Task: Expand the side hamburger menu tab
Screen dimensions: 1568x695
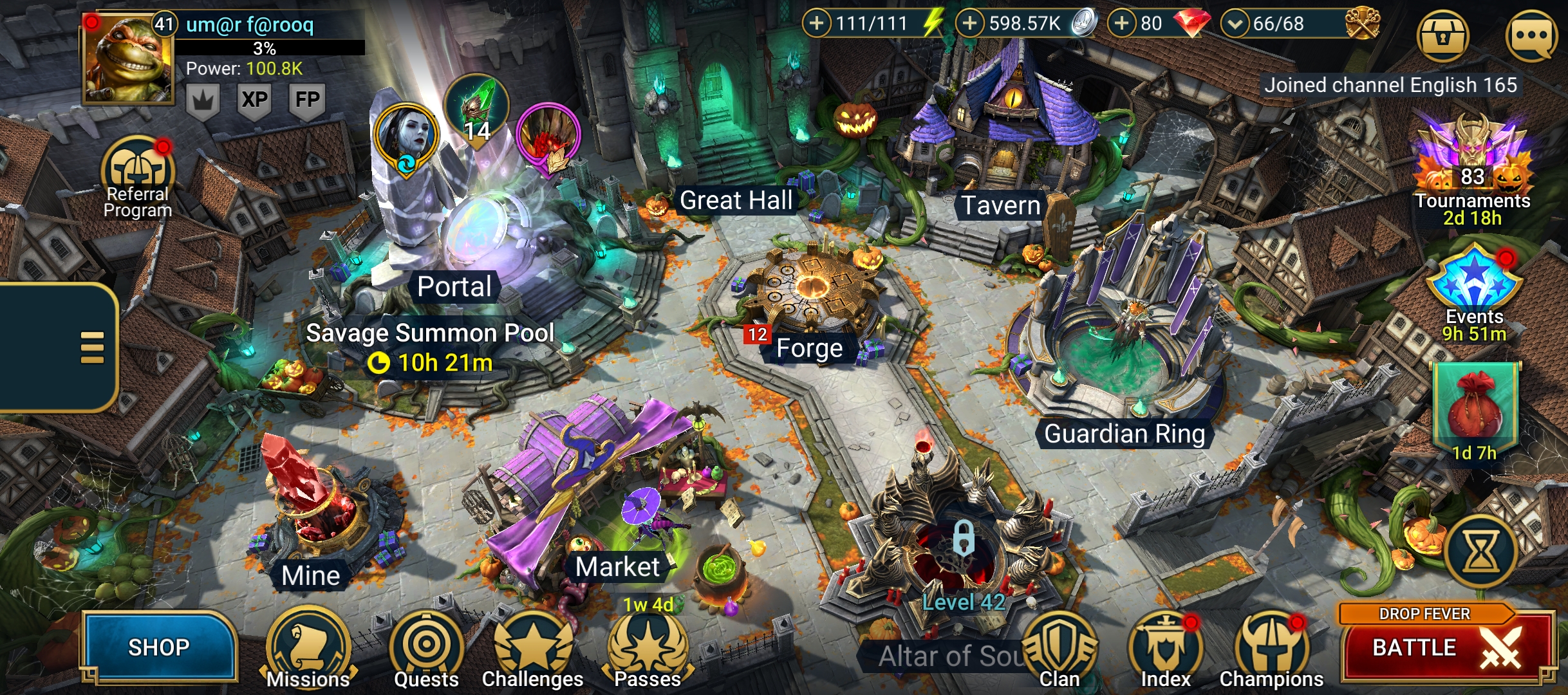Action: point(91,347)
